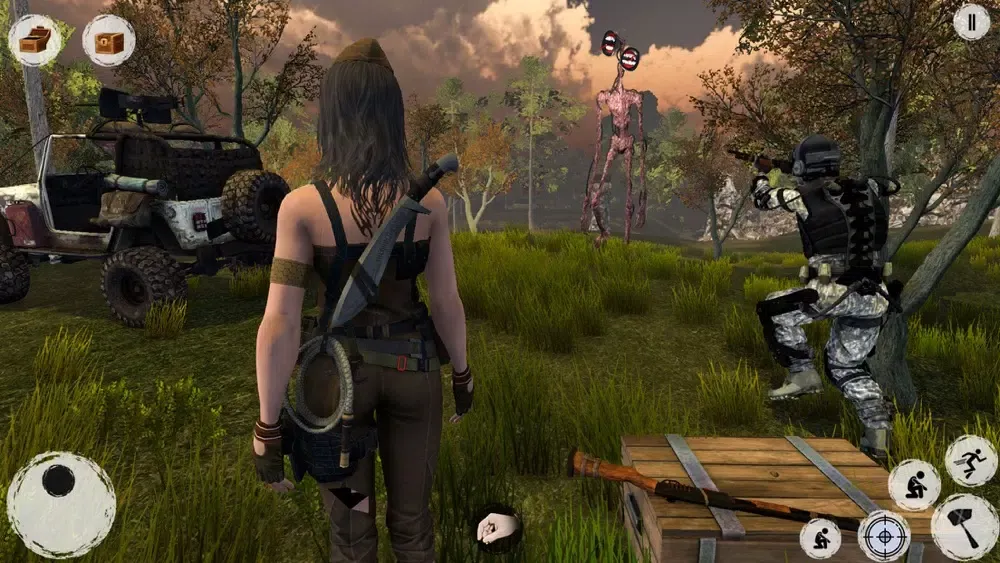The image size is (1000, 563).
Task: Attack with the axe button
Action: click(964, 526)
